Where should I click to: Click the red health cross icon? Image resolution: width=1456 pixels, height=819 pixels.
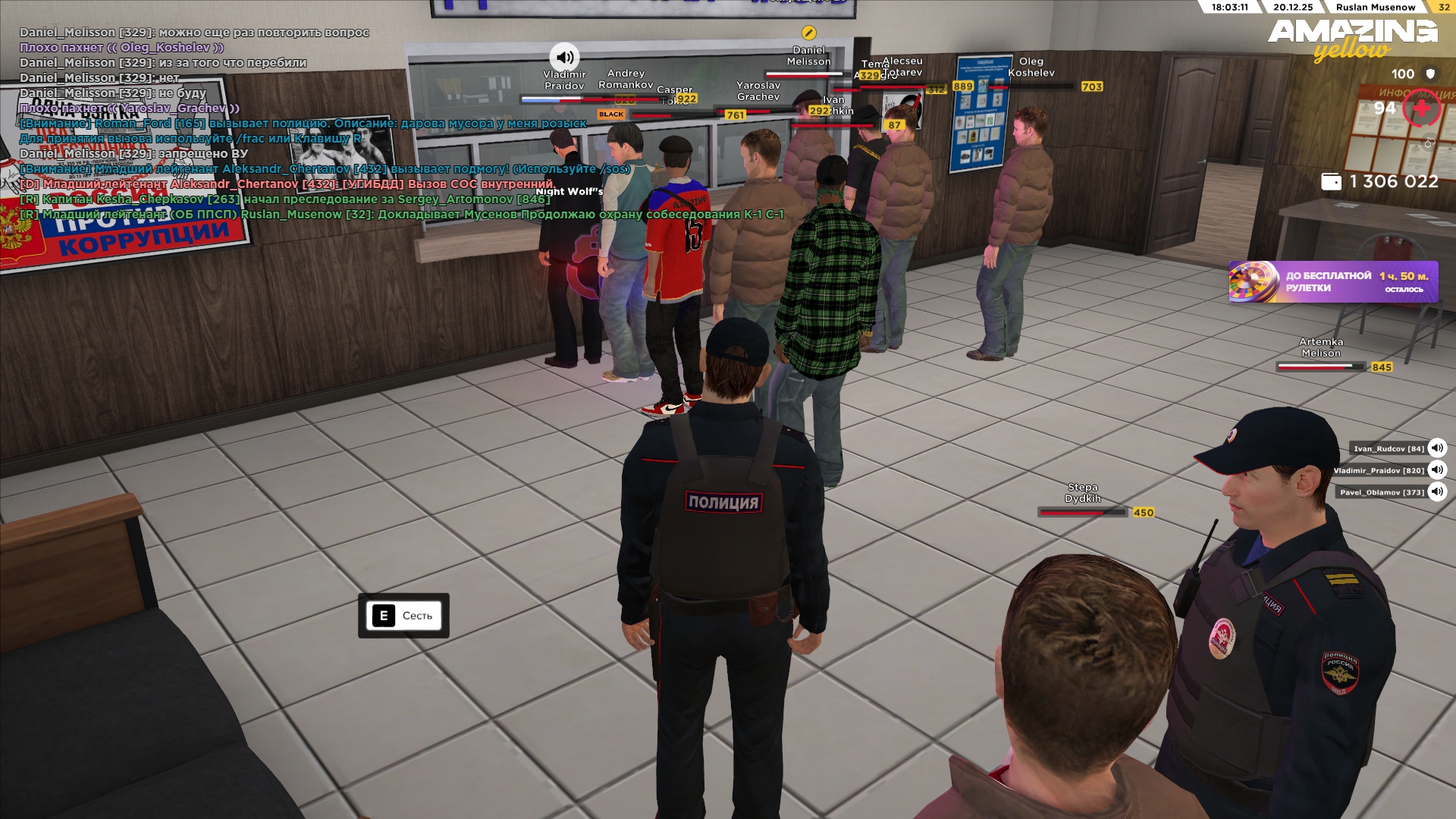tap(1421, 109)
